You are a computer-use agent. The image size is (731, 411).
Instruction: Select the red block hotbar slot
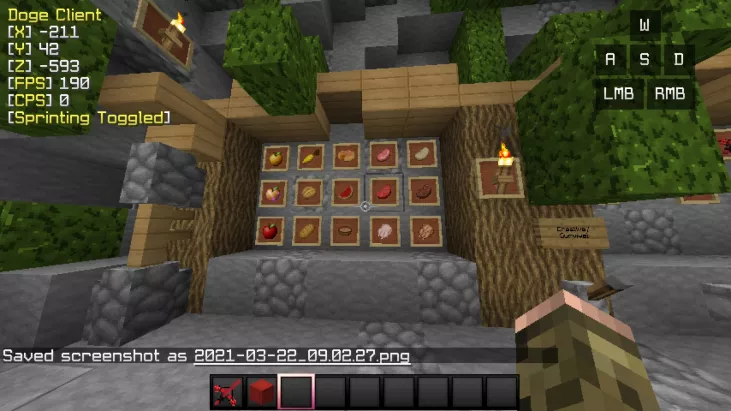262,392
